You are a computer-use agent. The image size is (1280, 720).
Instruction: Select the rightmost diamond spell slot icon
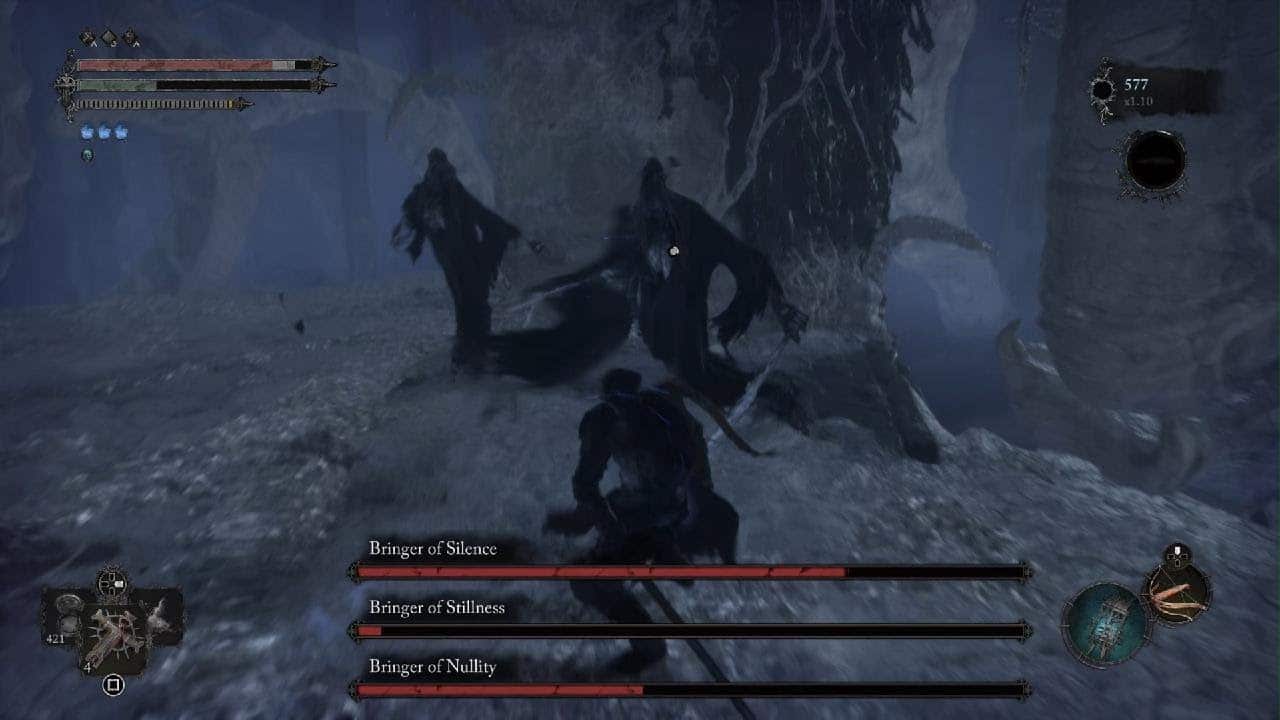click(130, 36)
